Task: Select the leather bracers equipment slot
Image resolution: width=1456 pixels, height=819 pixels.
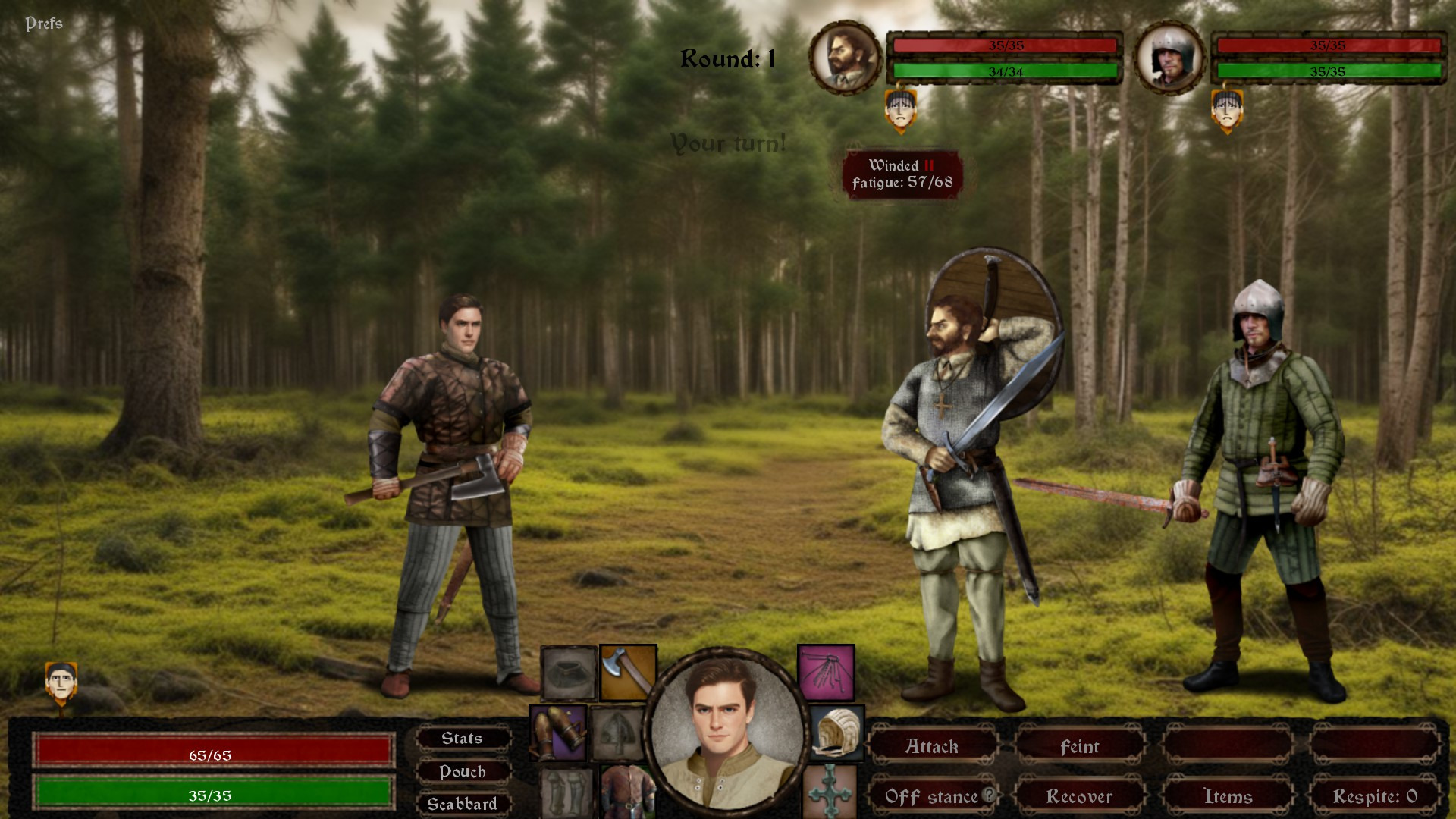Action: [x=558, y=733]
